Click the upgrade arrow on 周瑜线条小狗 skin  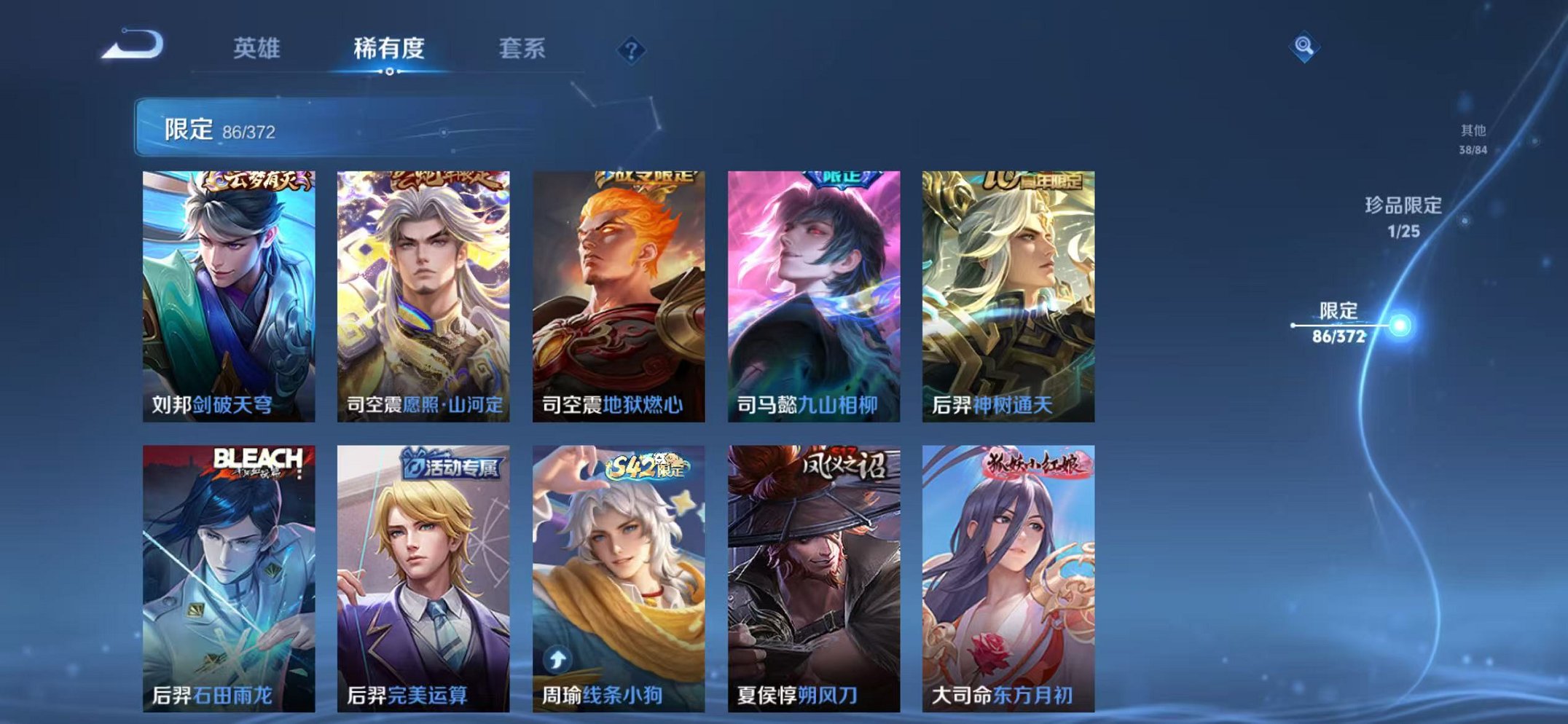[557, 658]
